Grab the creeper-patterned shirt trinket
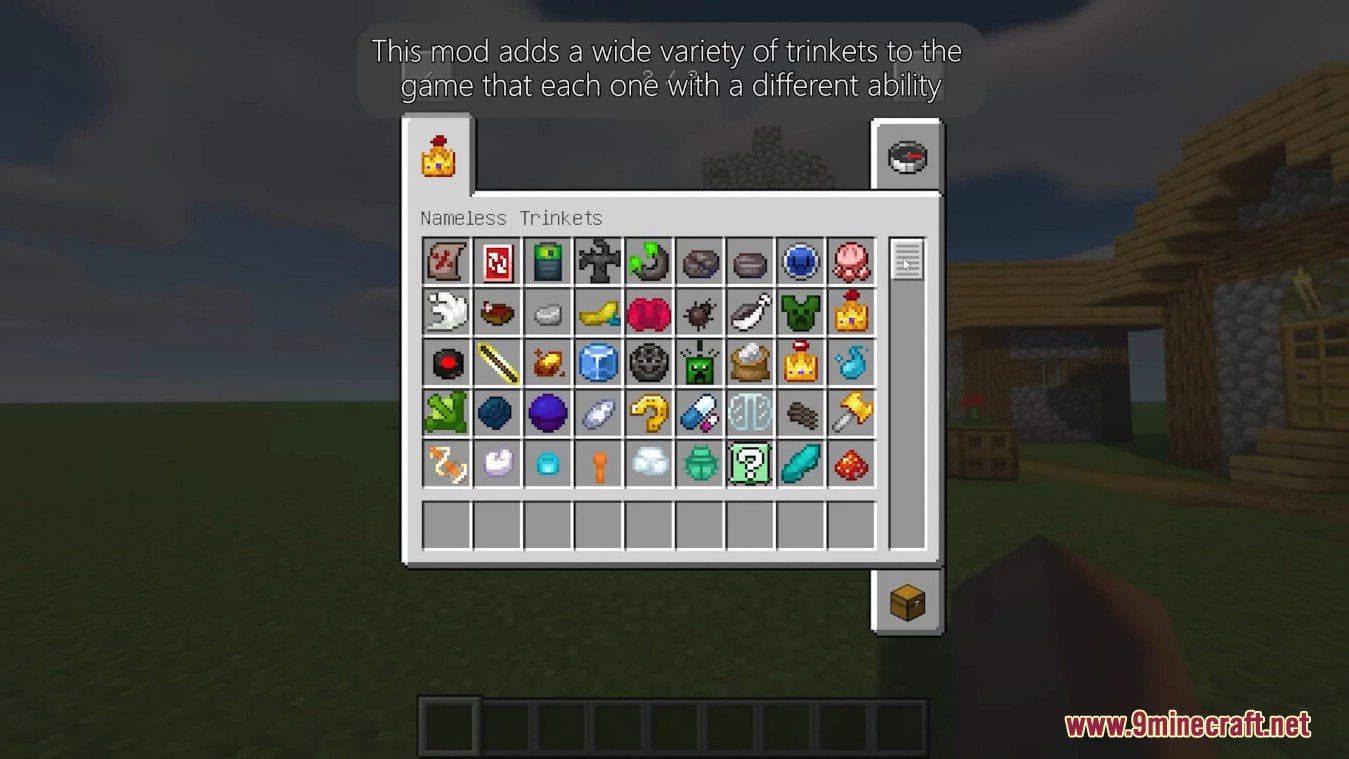The image size is (1349, 759). pos(802,312)
